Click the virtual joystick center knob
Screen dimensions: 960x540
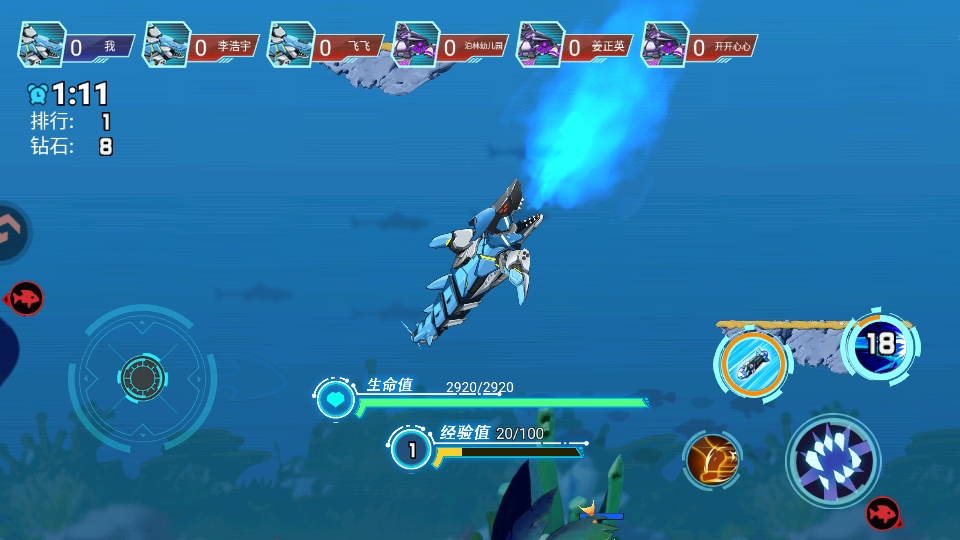(142, 377)
